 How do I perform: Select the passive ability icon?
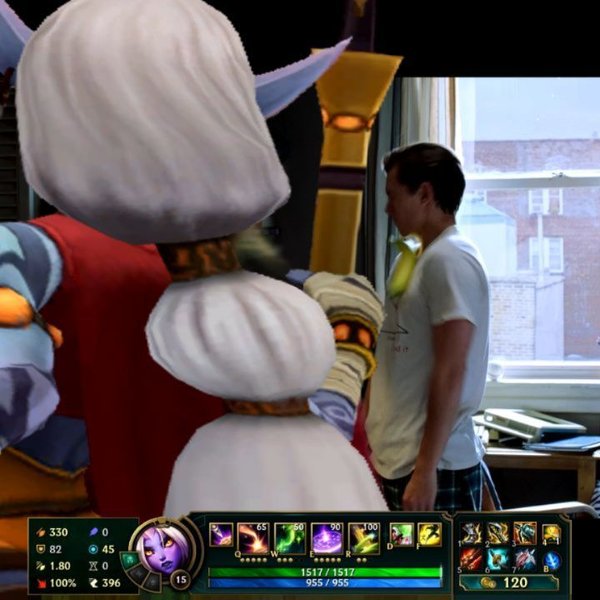pyautogui.click(x=221, y=535)
